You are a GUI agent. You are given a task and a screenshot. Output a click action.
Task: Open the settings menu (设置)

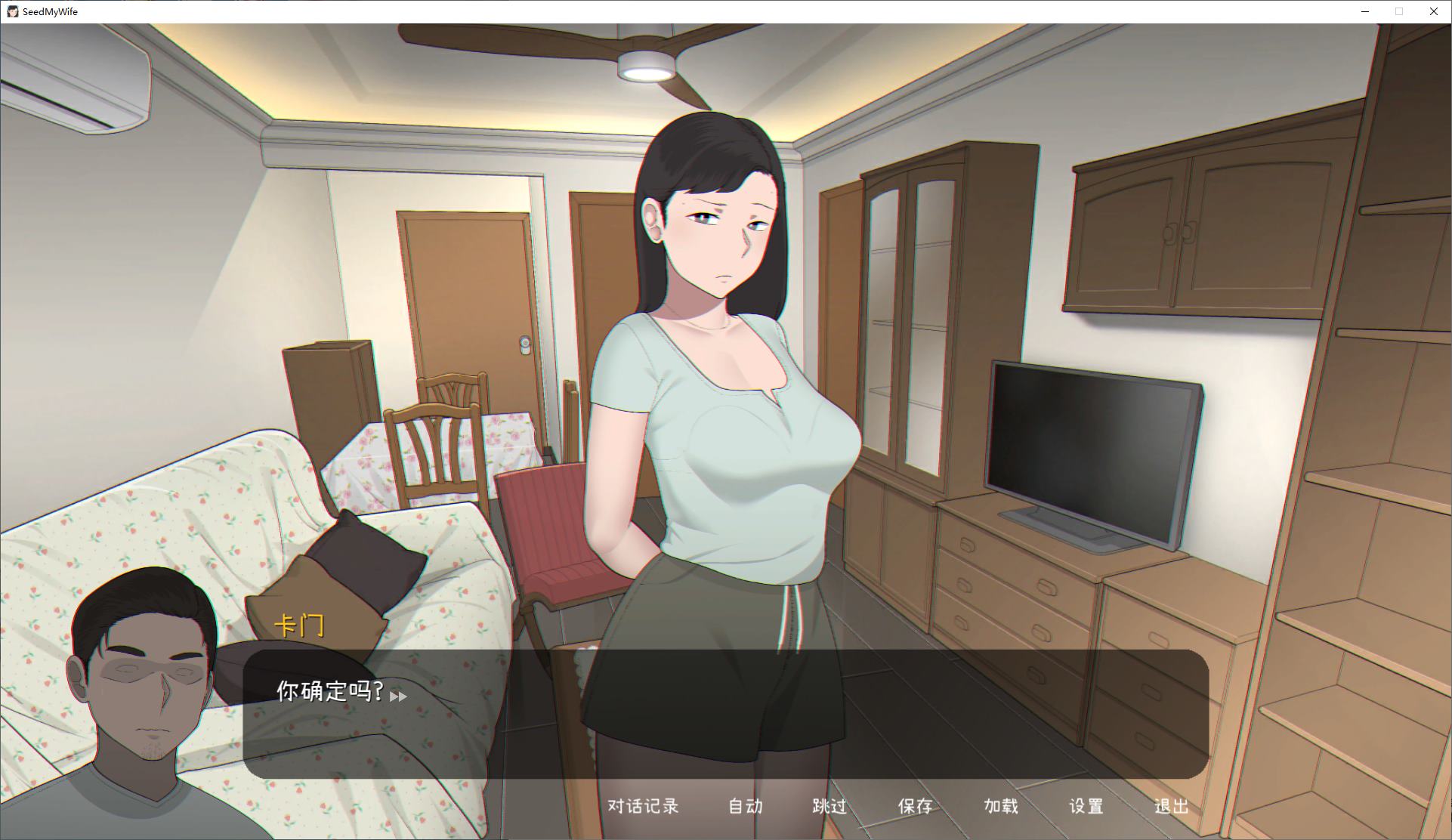pos(1086,807)
